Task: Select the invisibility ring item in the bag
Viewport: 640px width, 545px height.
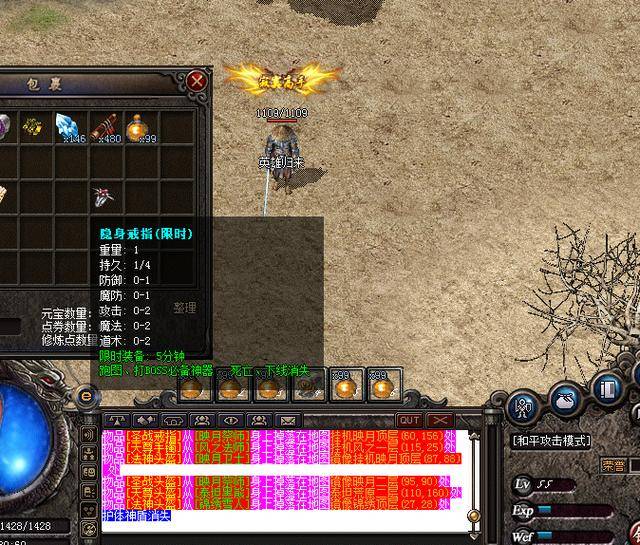Action: (x=104, y=195)
